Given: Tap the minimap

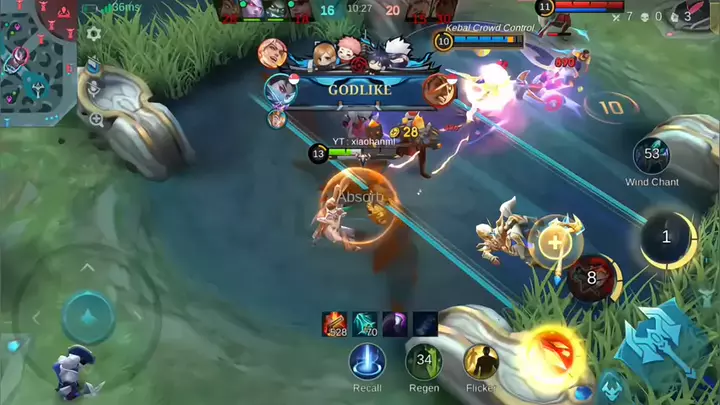Looking at the screenshot, I should (x=40, y=55).
